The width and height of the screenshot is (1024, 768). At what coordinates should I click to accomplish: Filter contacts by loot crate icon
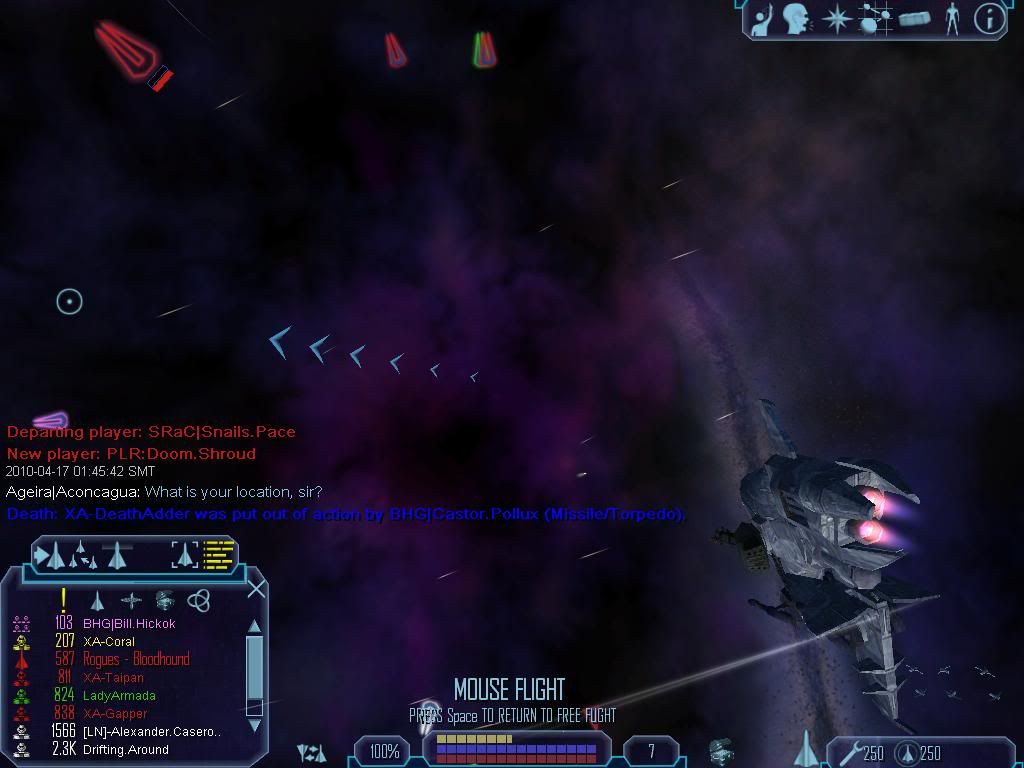[165, 600]
